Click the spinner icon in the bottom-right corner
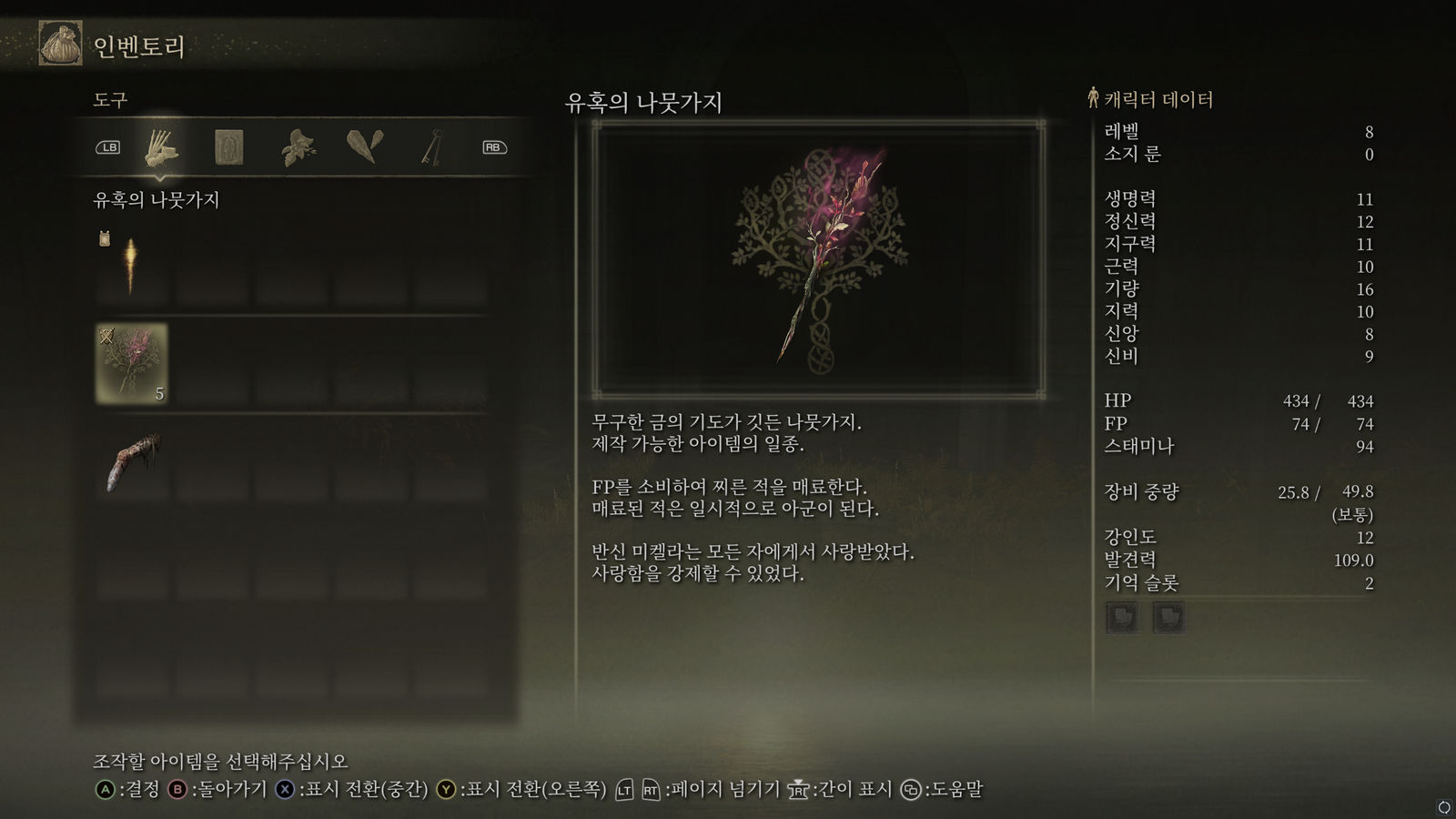 (1442, 805)
